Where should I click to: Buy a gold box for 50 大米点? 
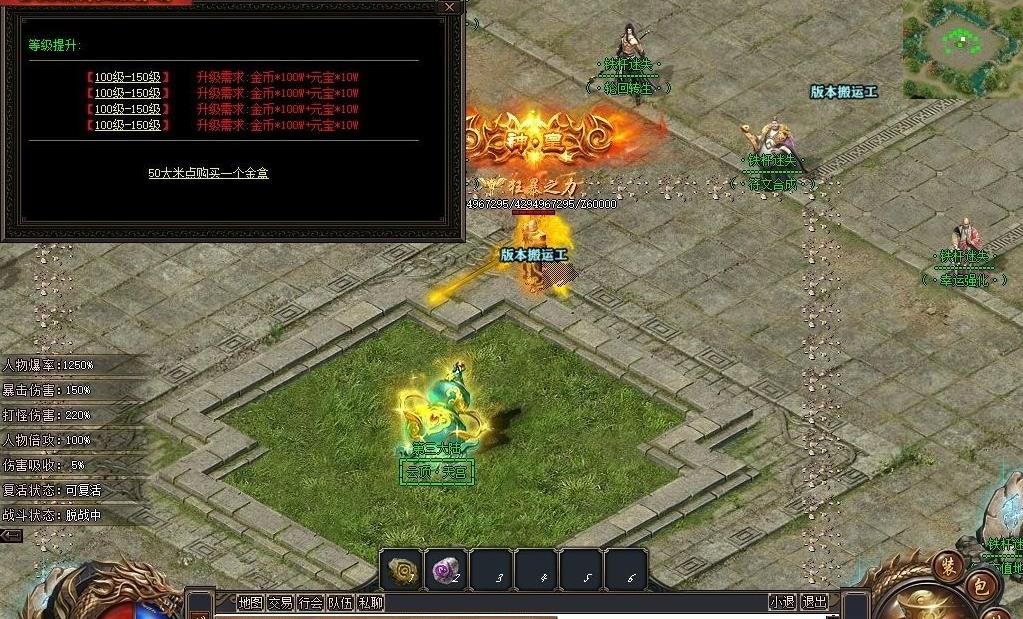coord(208,173)
